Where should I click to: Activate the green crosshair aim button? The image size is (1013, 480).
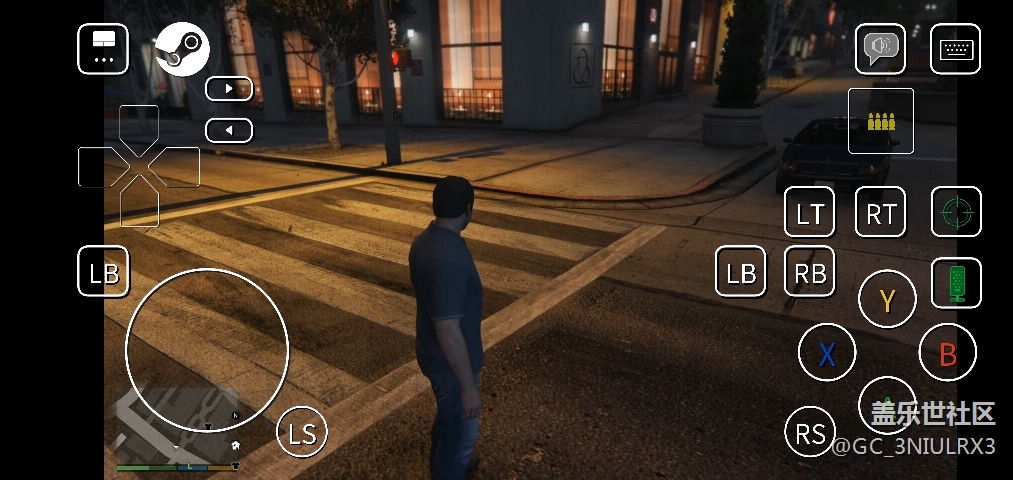point(956,212)
